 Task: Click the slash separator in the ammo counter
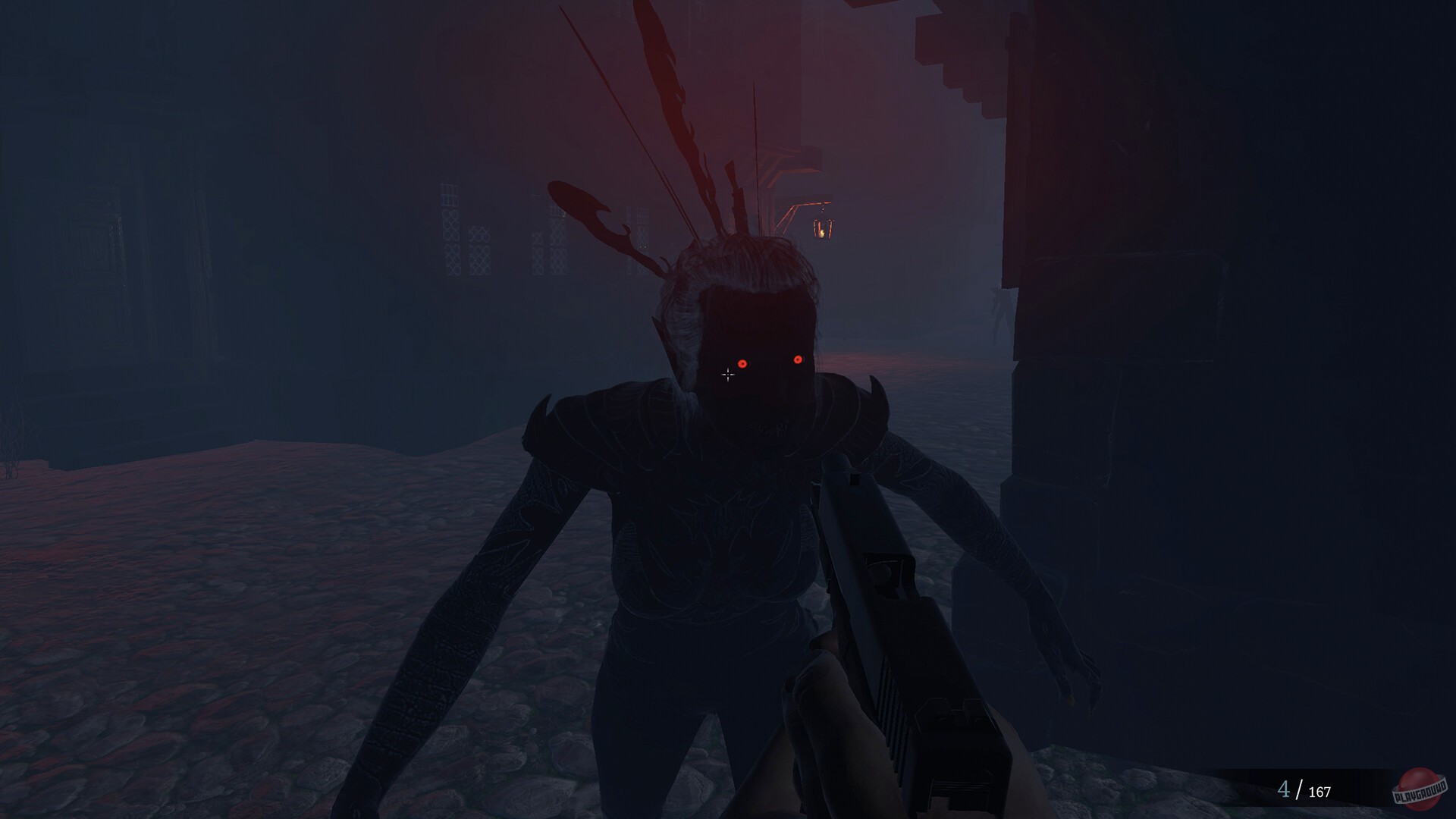point(1298,792)
